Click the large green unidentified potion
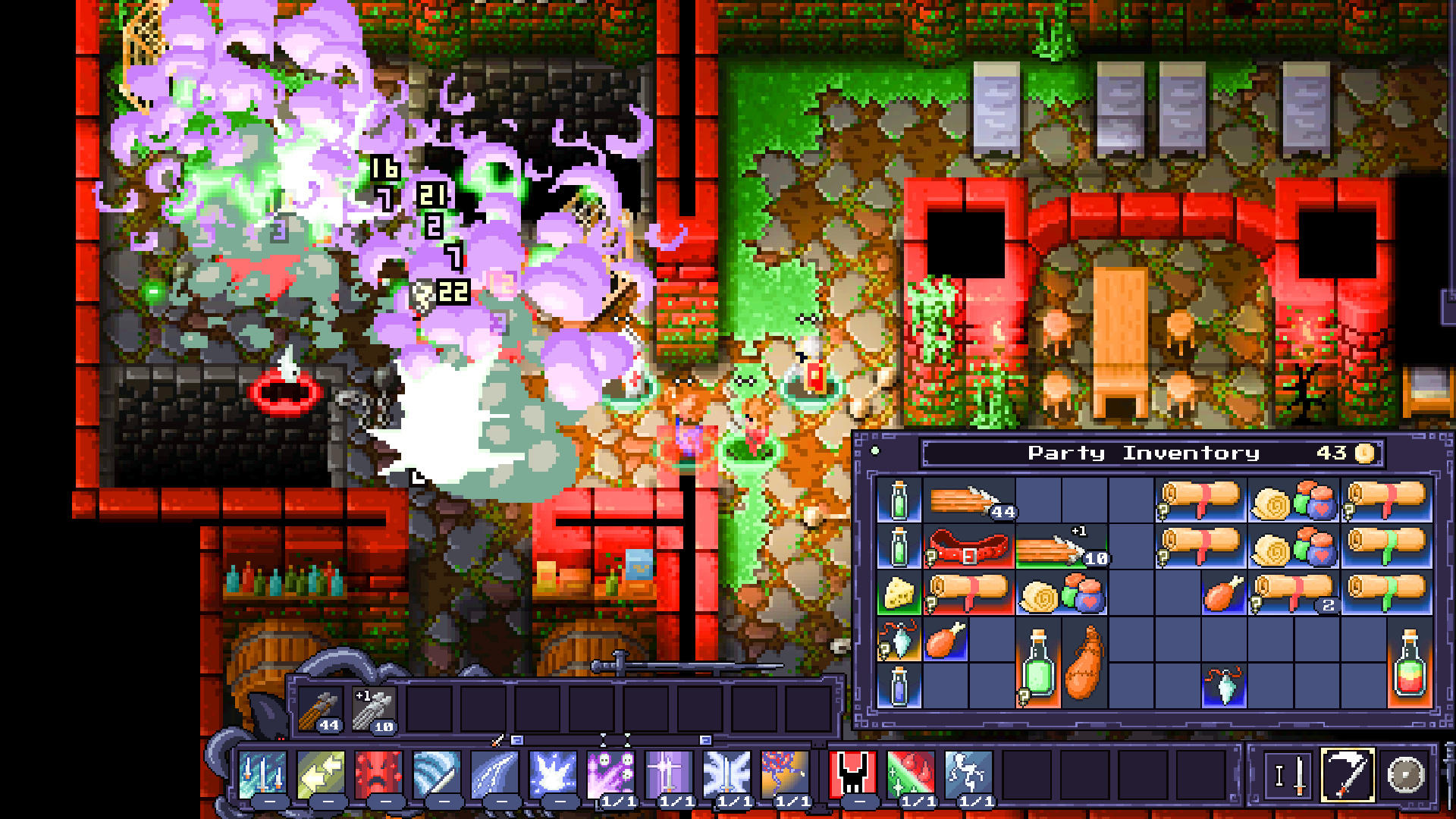 tap(1038, 664)
